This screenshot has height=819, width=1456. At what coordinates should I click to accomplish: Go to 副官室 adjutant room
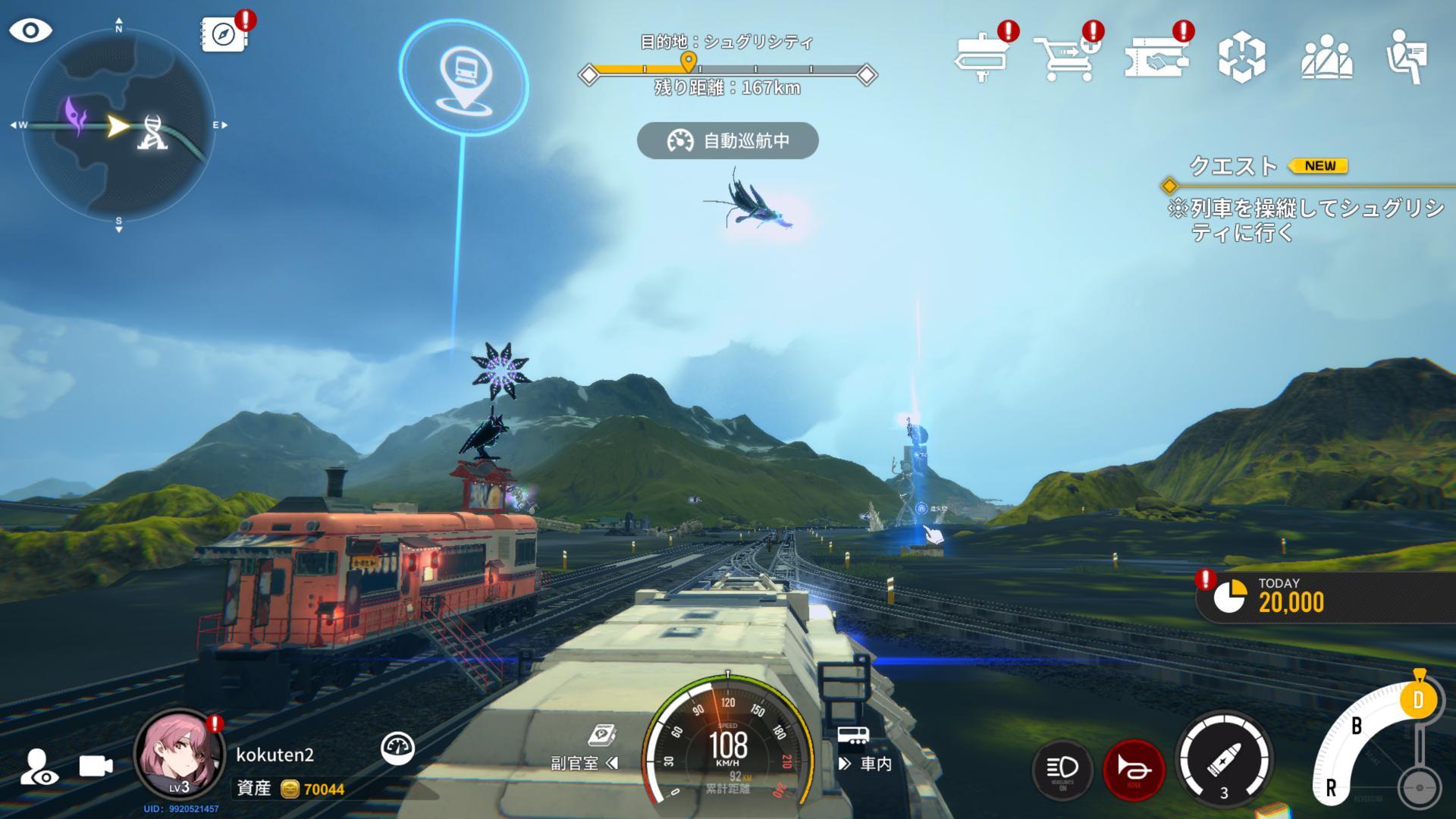585,763
